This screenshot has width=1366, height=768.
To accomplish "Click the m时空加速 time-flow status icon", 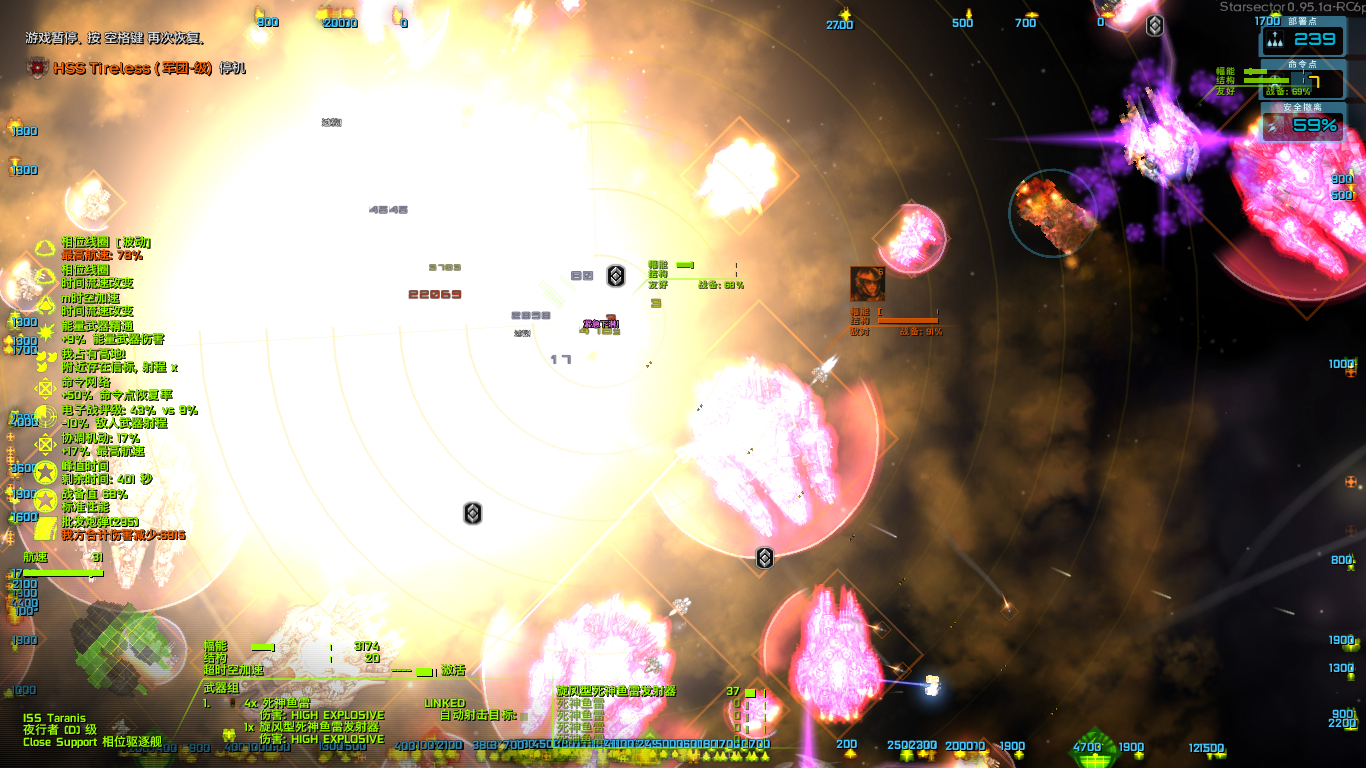I will tap(44, 303).
